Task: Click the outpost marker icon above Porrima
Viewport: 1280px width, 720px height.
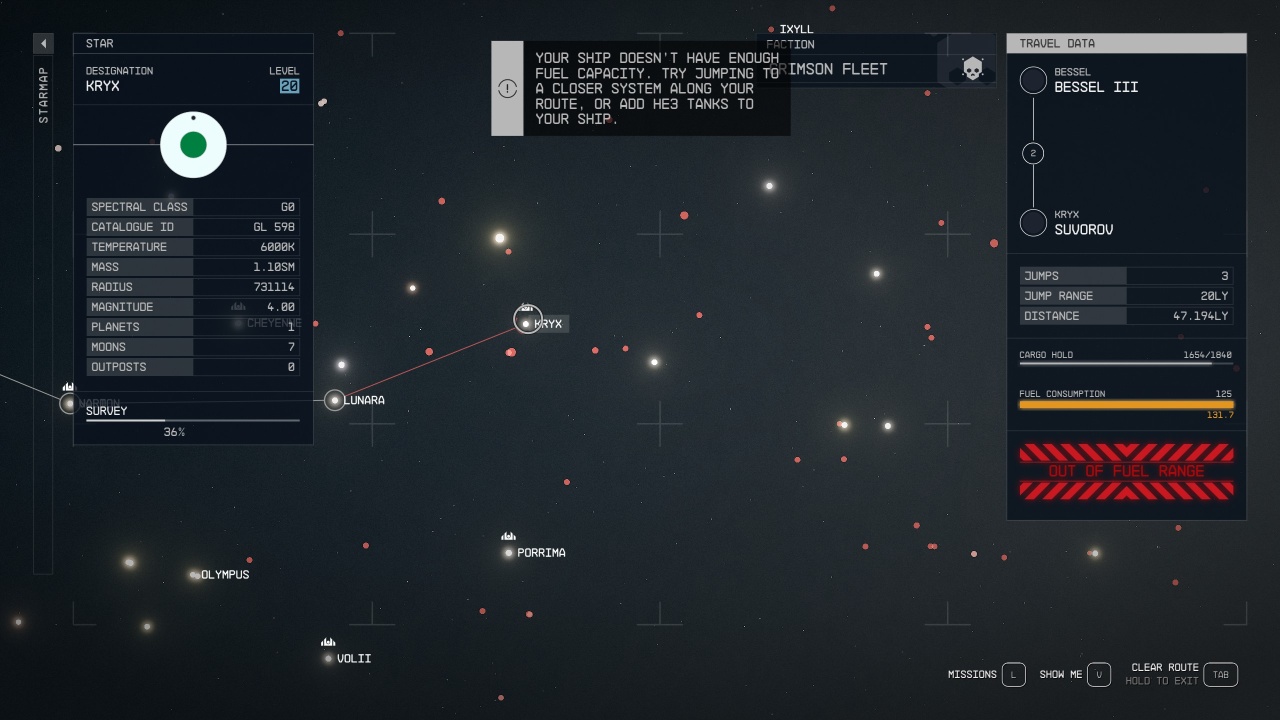Action: (508, 537)
